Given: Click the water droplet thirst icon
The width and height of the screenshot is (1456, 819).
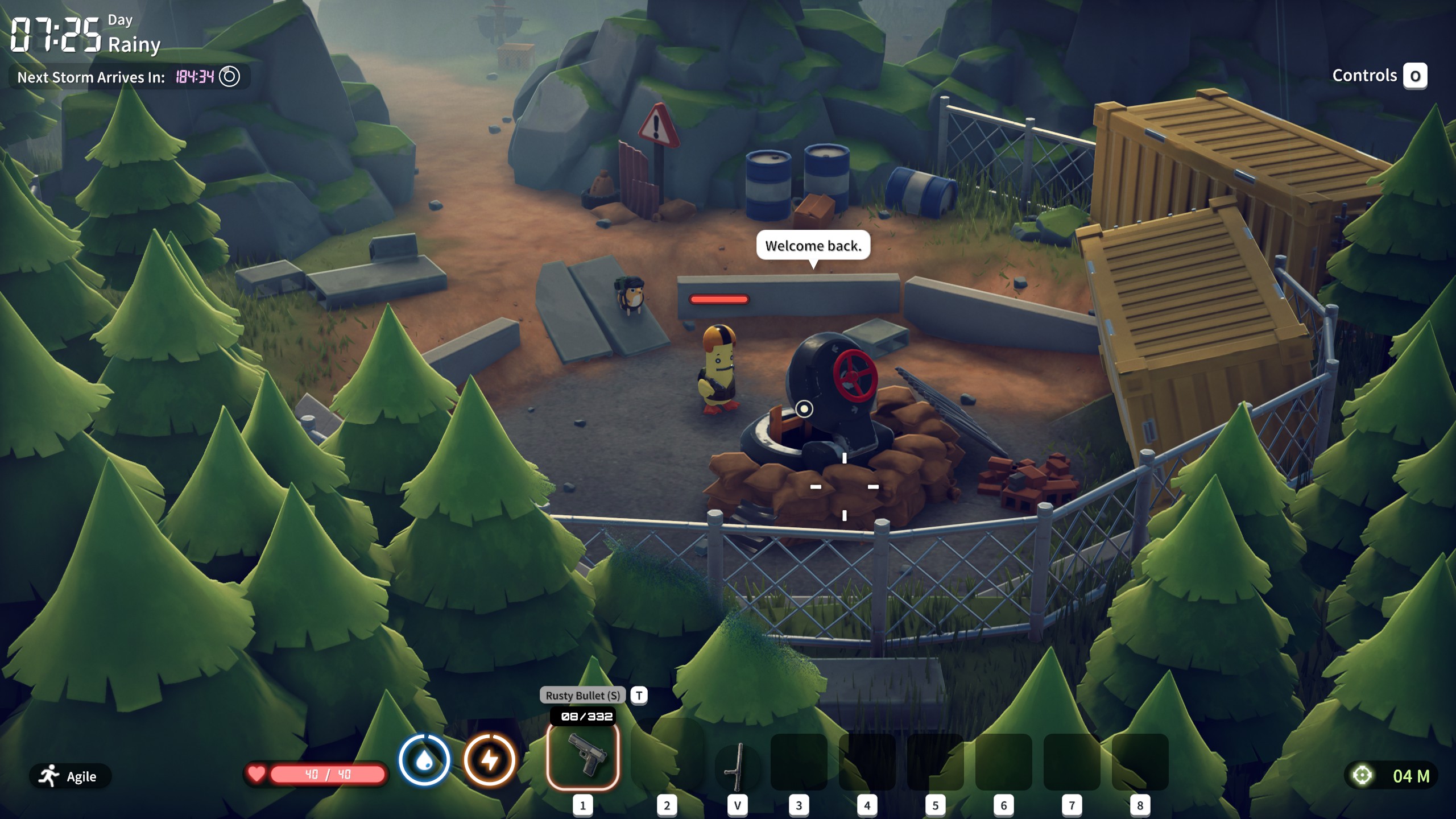Looking at the screenshot, I should [x=424, y=760].
